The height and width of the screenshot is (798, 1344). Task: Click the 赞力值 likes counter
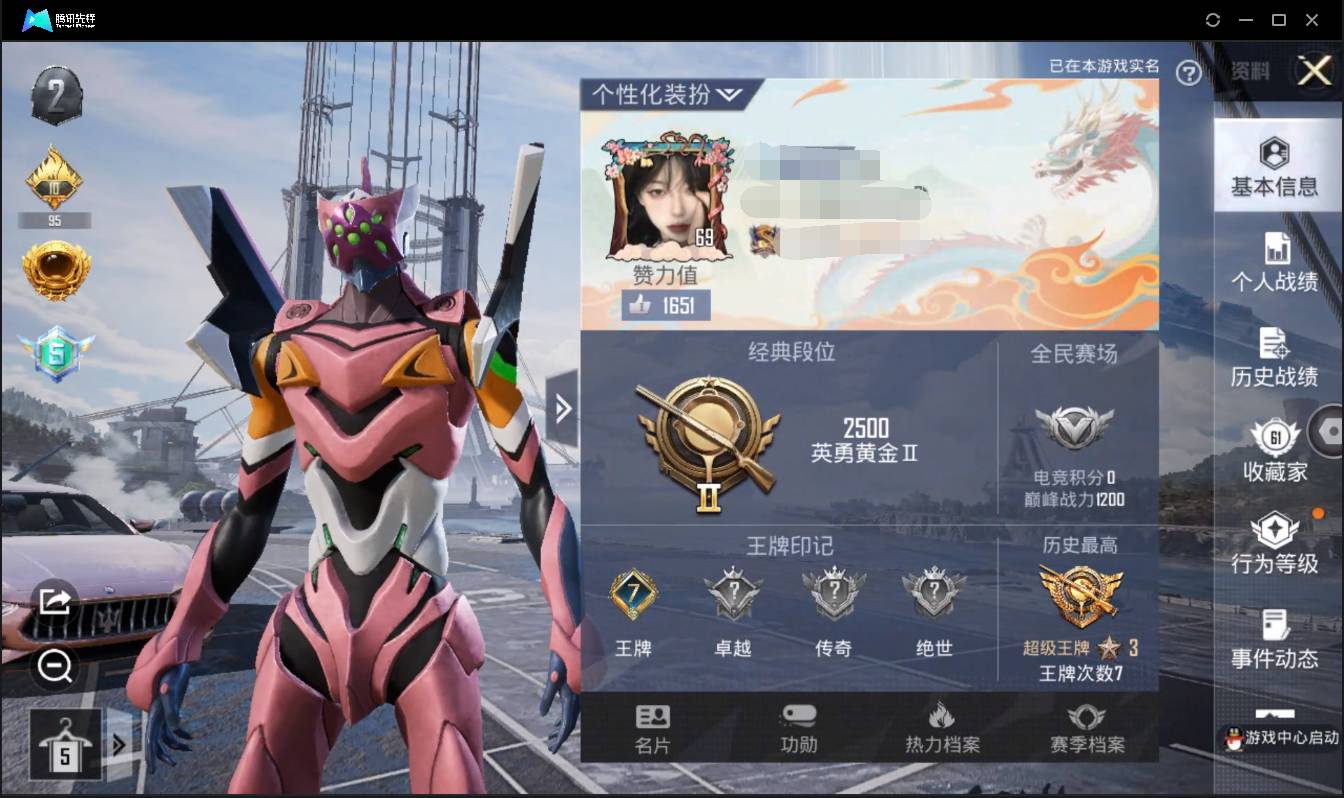pos(664,306)
